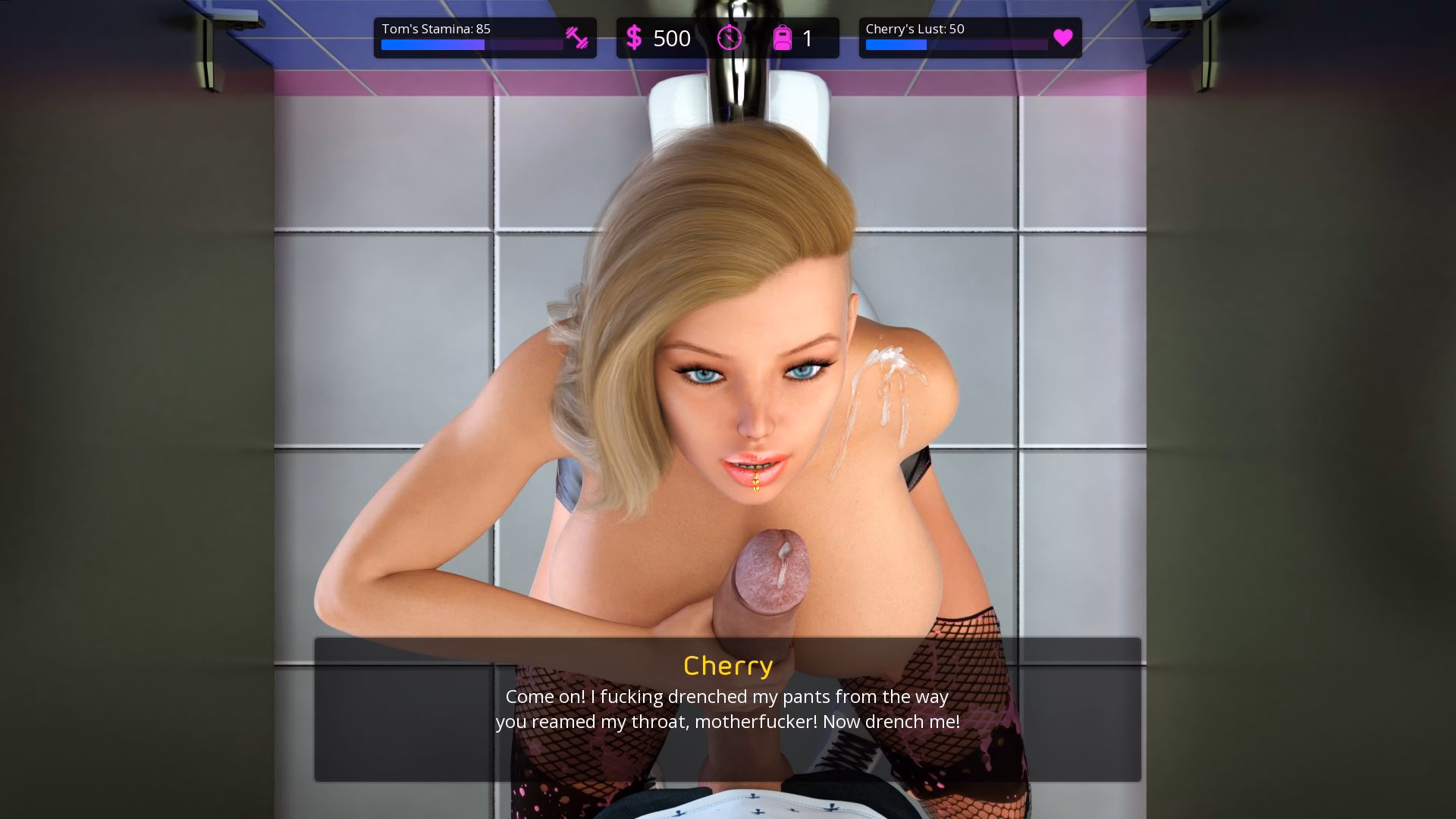Viewport: 1456px width, 819px height.
Task: Click the Cherry name label
Action: click(727, 666)
